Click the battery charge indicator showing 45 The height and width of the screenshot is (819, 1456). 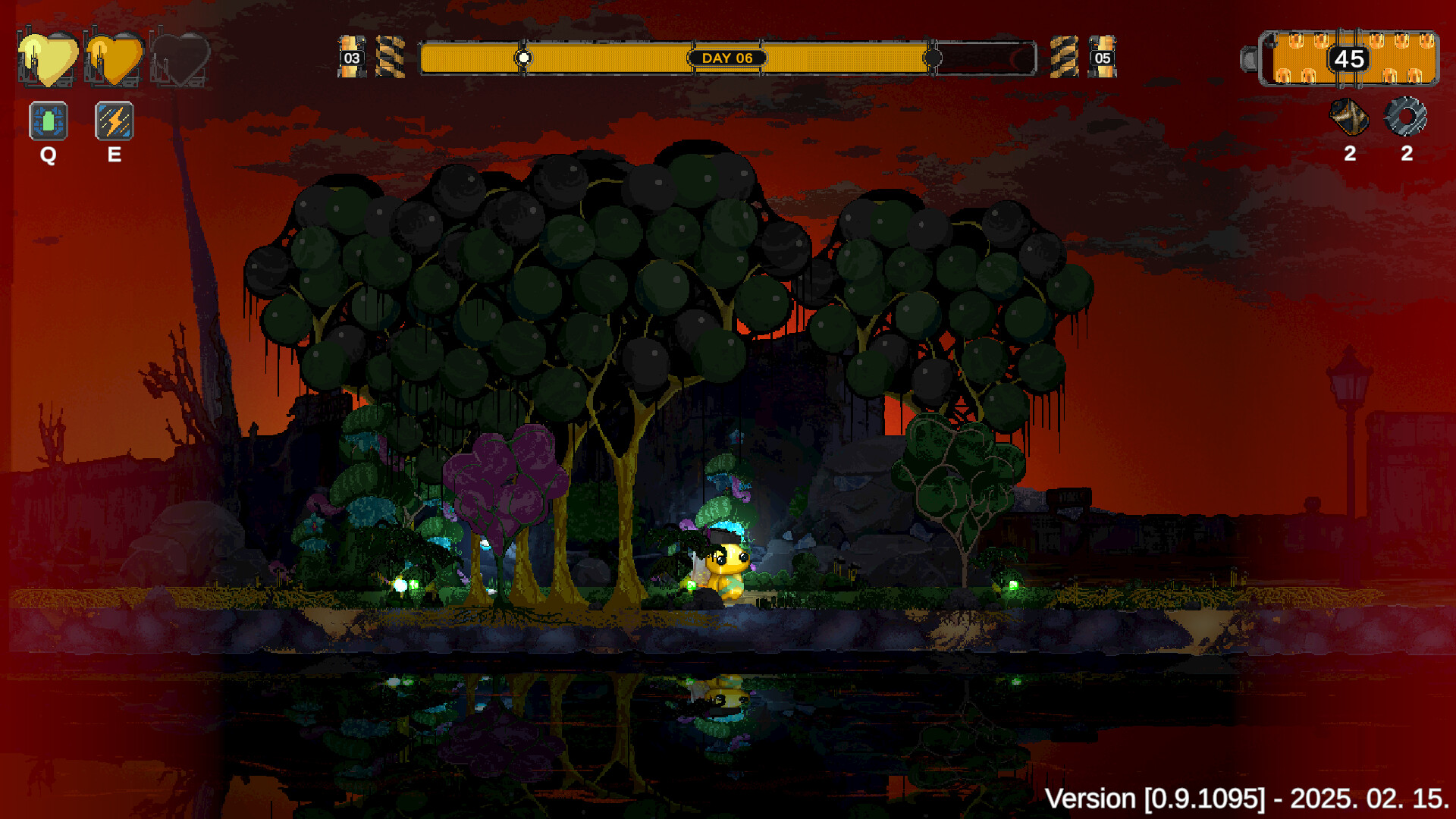click(x=1349, y=60)
